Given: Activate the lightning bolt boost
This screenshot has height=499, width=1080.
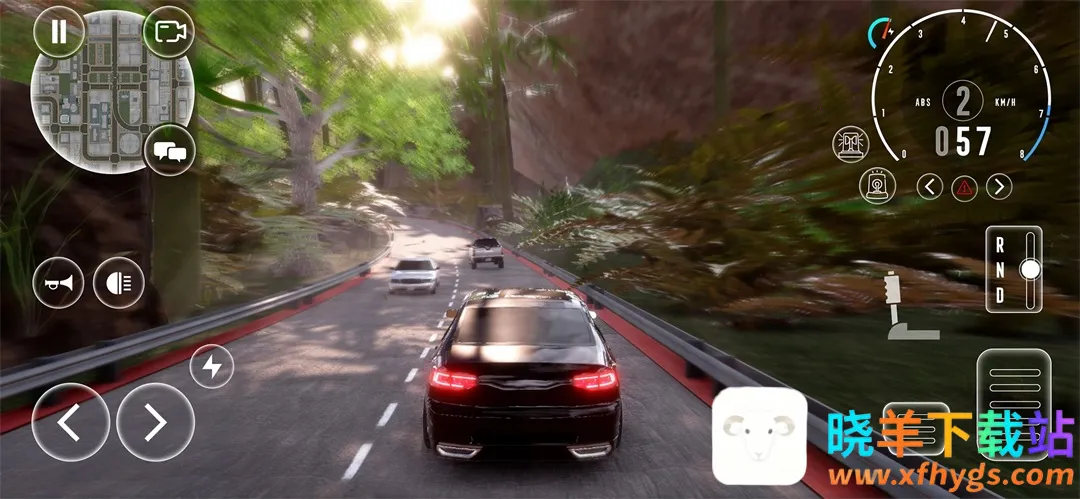Looking at the screenshot, I should tap(212, 367).
